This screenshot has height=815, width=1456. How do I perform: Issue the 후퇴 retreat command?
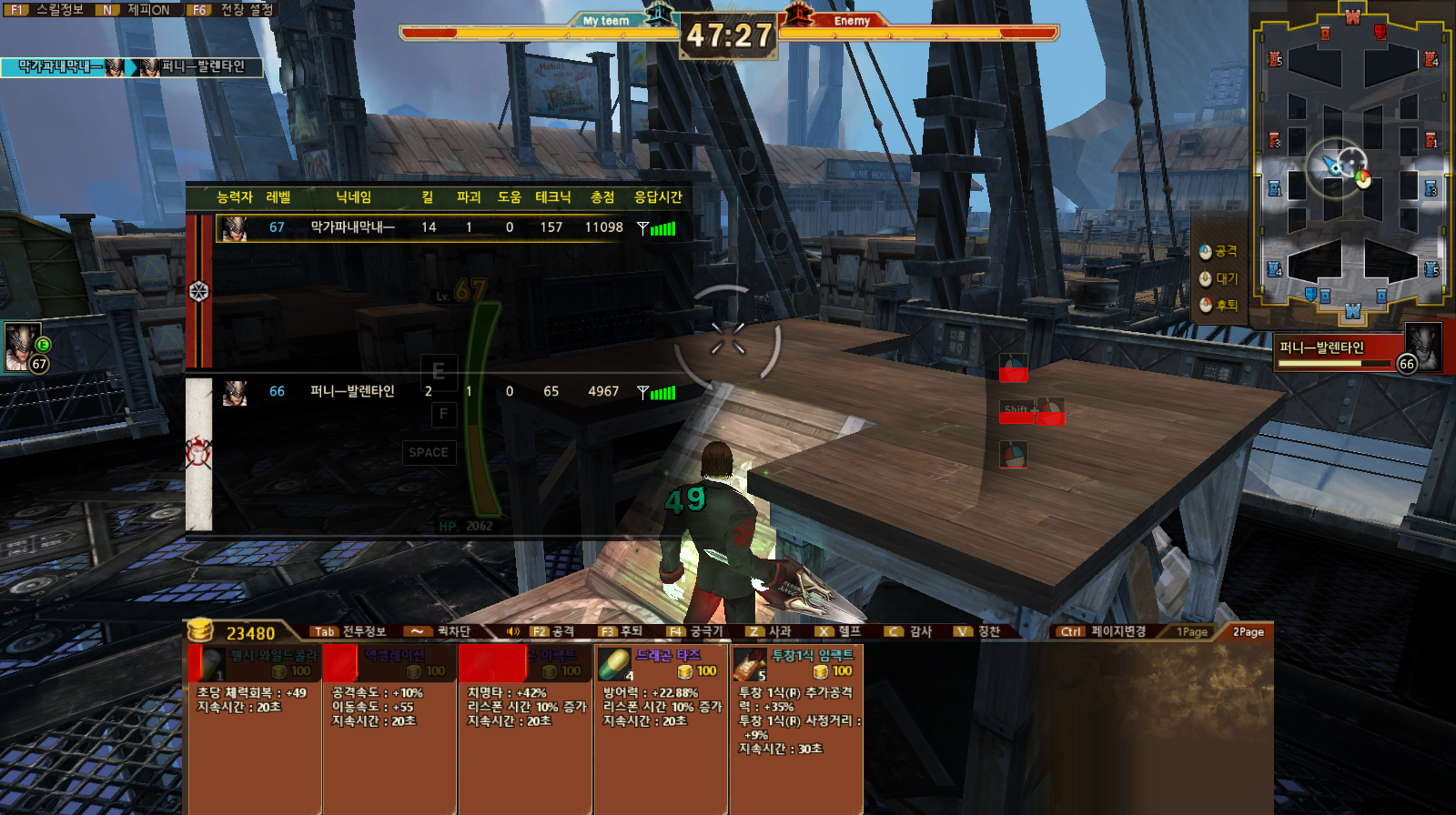pyautogui.click(x=1218, y=305)
